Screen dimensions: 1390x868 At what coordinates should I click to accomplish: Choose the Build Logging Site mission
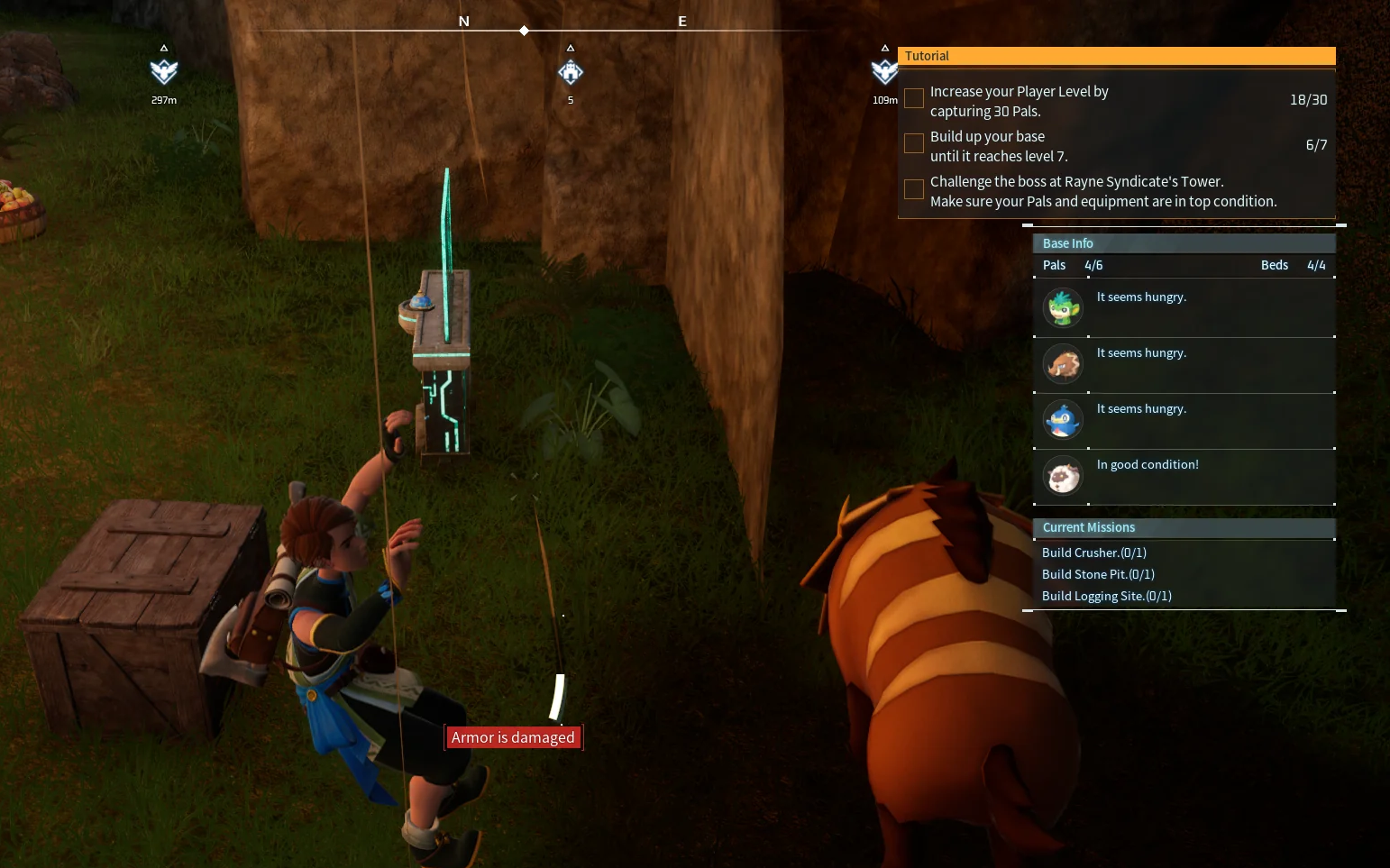tap(1107, 596)
